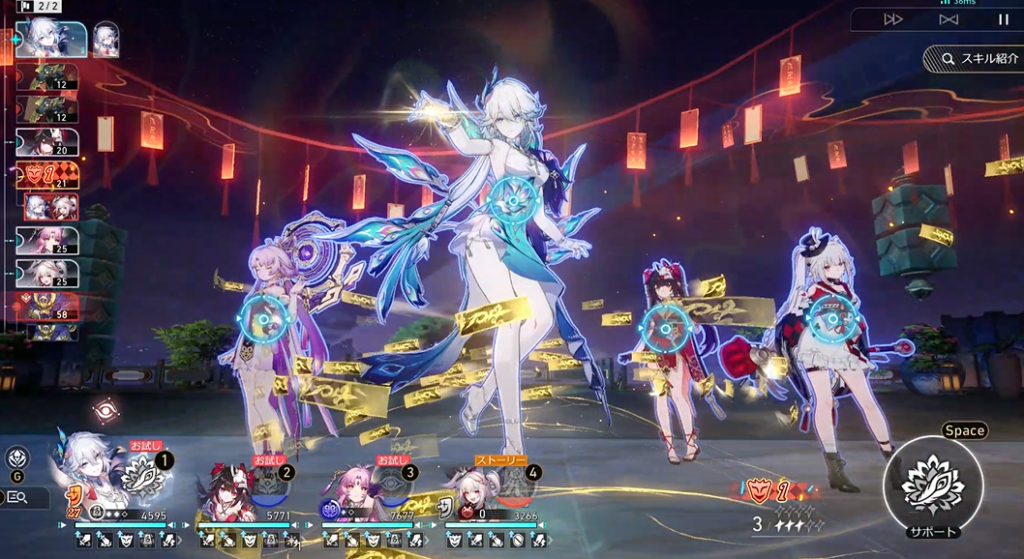The height and width of the screenshot is (559, 1024).
Task: Select the dark-haired turn card marked 20
Action: (48, 142)
